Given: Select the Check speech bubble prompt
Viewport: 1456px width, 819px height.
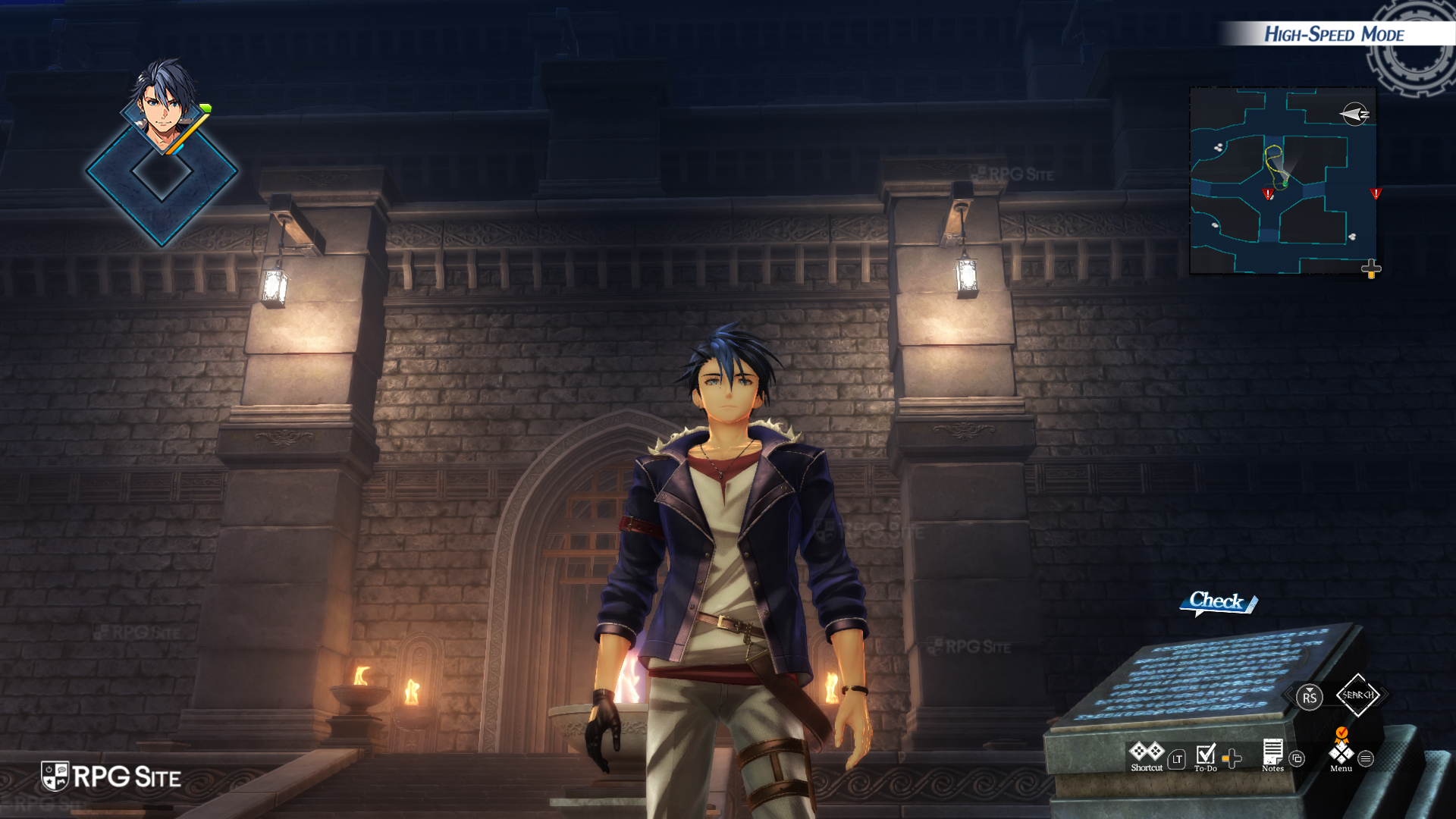Looking at the screenshot, I should pyautogui.click(x=1217, y=602).
